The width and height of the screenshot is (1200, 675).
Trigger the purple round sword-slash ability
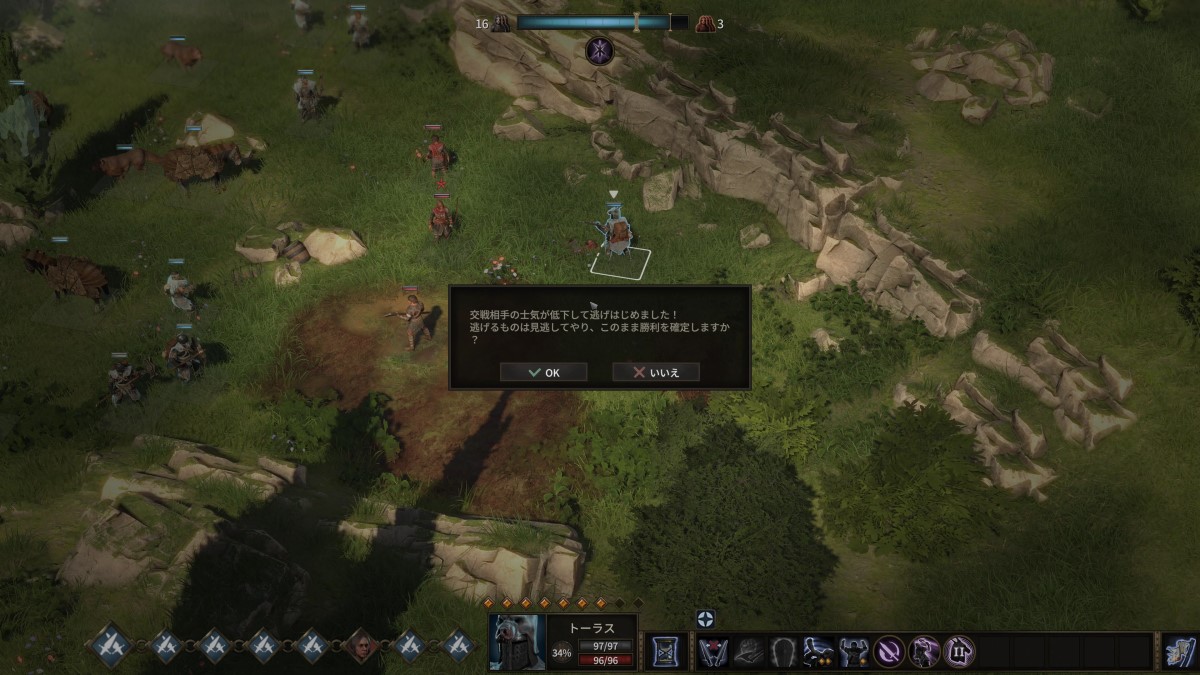pyautogui.click(x=889, y=652)
